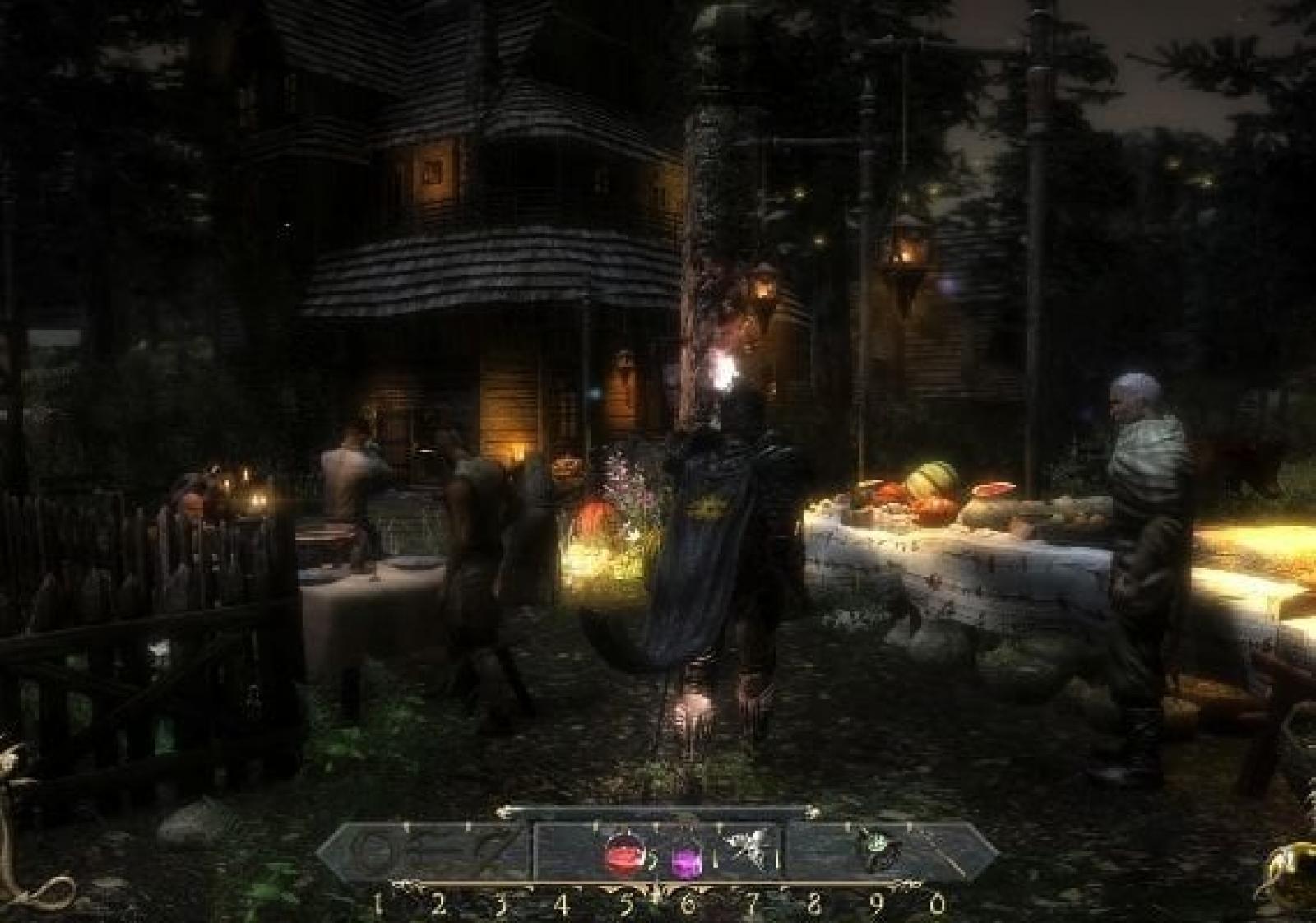Image resolution: width=1316 pixels, height=923 pixels.
Task: Select the green amulet hotbar item
Action: [x=875, y=847]
